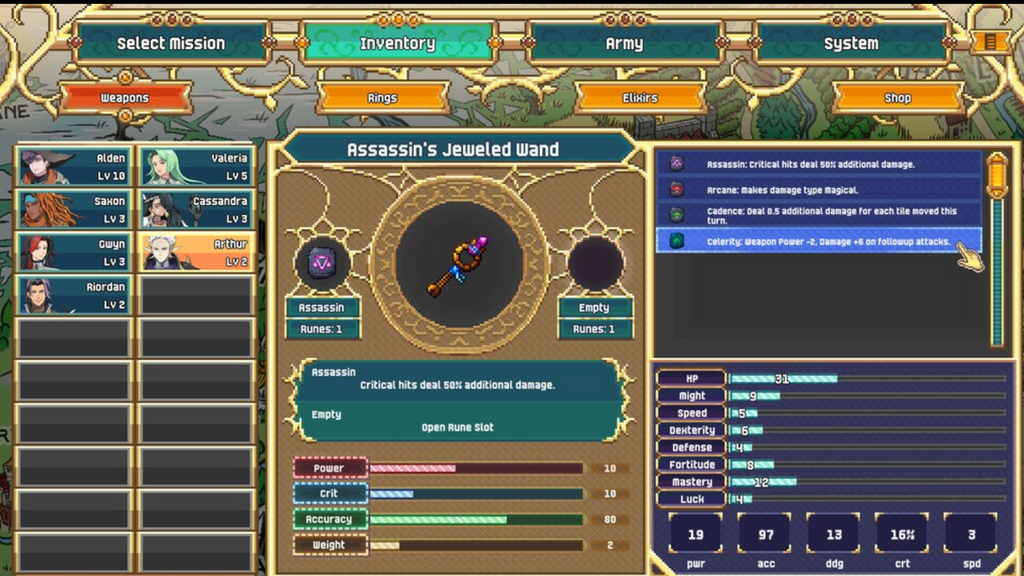Click the Assassin rune slot icon
Image resolution: width=1024 pixels, height=576 pixels.
click(x=322, y=263)
